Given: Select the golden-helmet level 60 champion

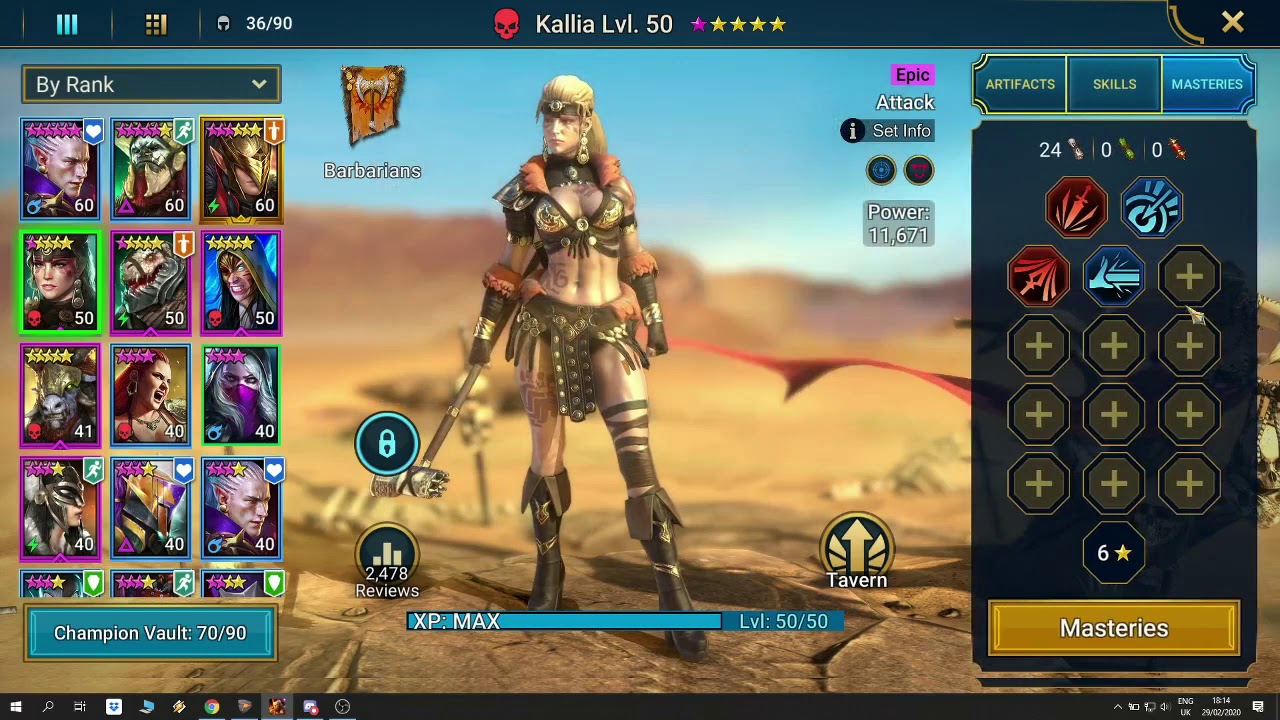Looking at the screenshot, I should coord(241,170).
